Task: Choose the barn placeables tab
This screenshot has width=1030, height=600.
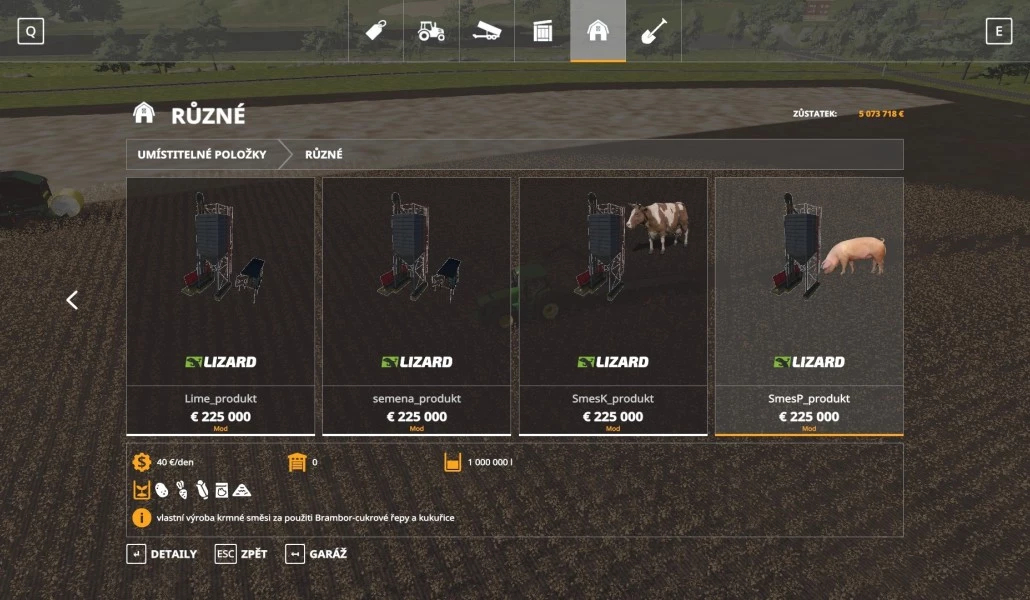Action: pyautogui.click(x=598, y=31)
